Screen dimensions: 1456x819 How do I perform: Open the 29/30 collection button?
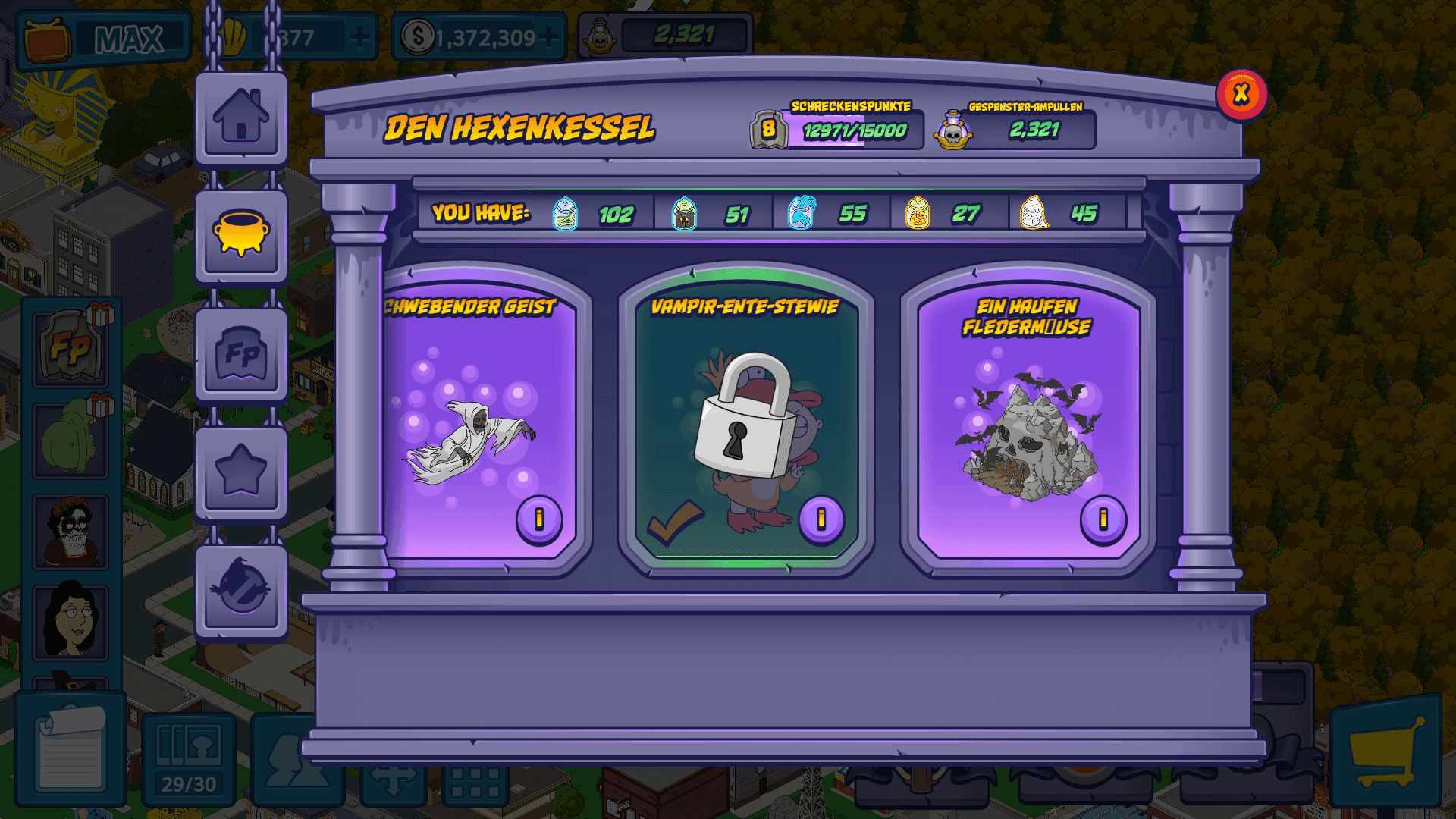[x=189, y=757]
